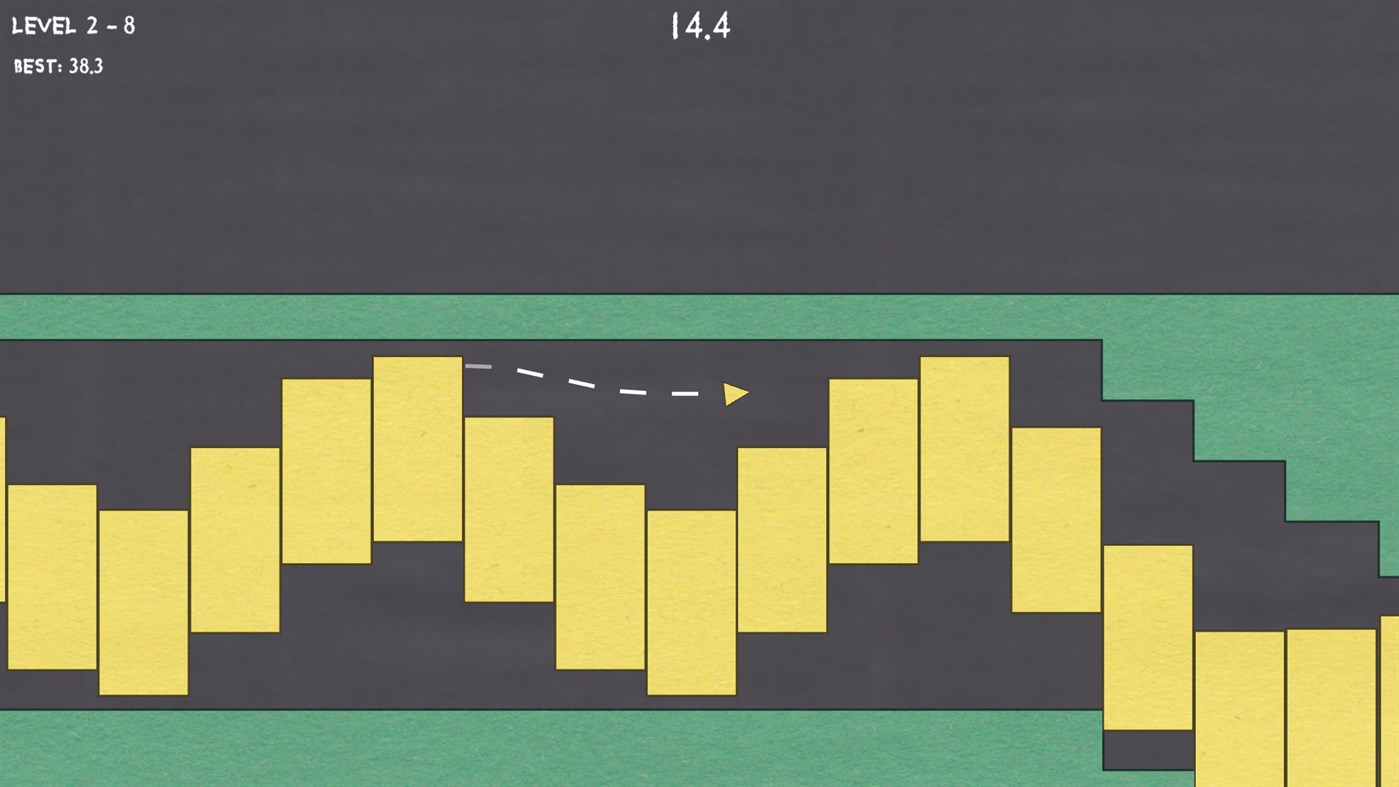
Task: Click the gray starting dash of the trajectory
Action: (480, 367)
